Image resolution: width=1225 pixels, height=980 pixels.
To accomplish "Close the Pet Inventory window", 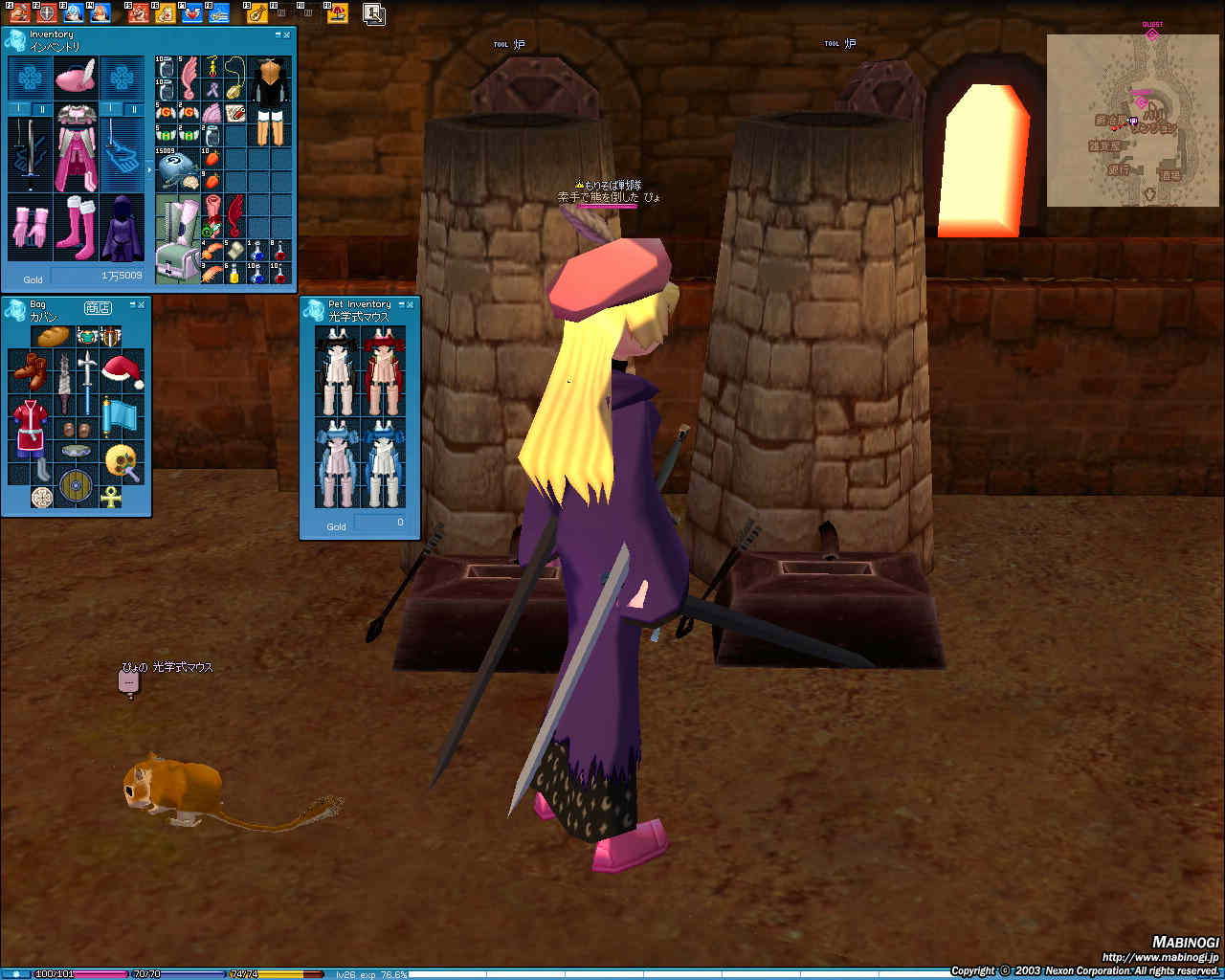I will click(410, 304).
